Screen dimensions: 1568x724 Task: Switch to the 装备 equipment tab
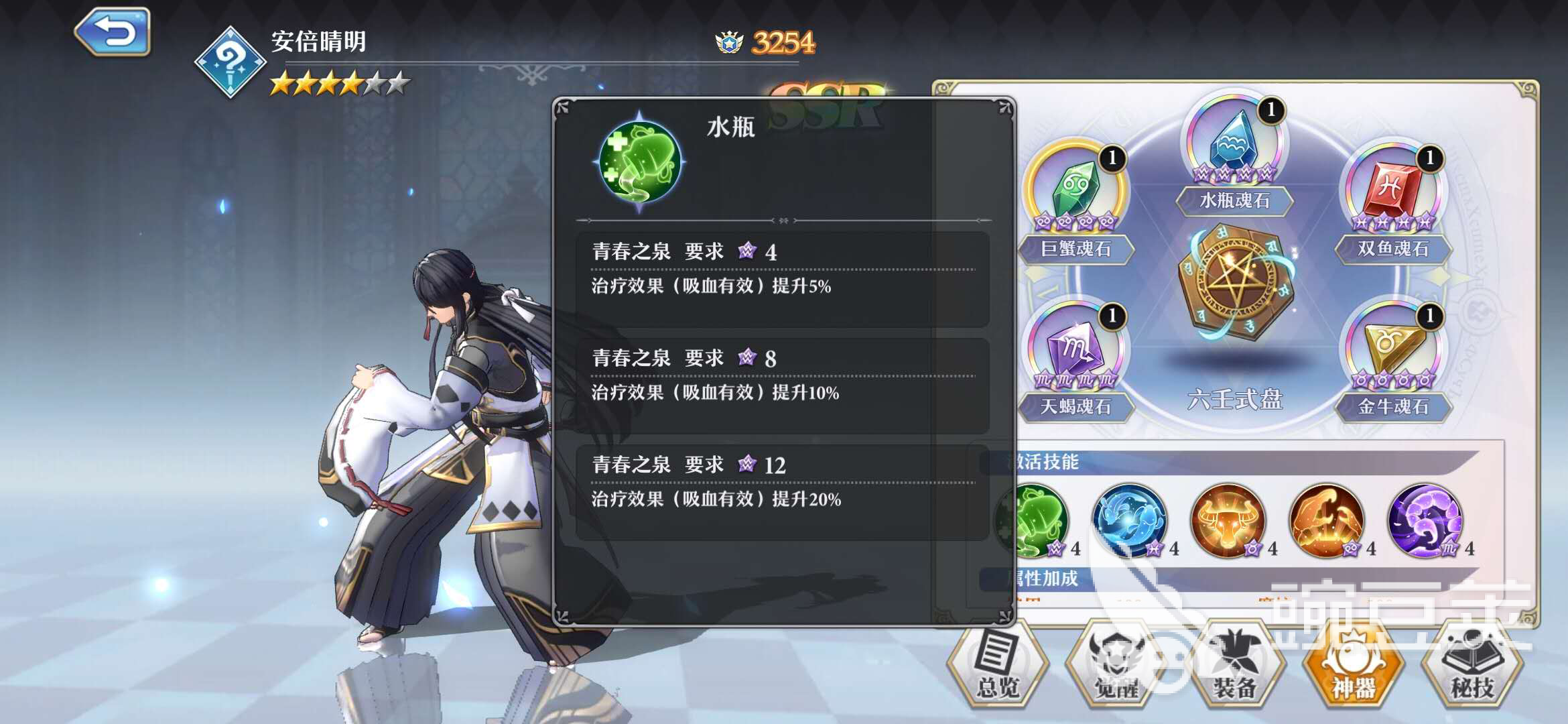pyautogui.click(x=1235, y=666)
